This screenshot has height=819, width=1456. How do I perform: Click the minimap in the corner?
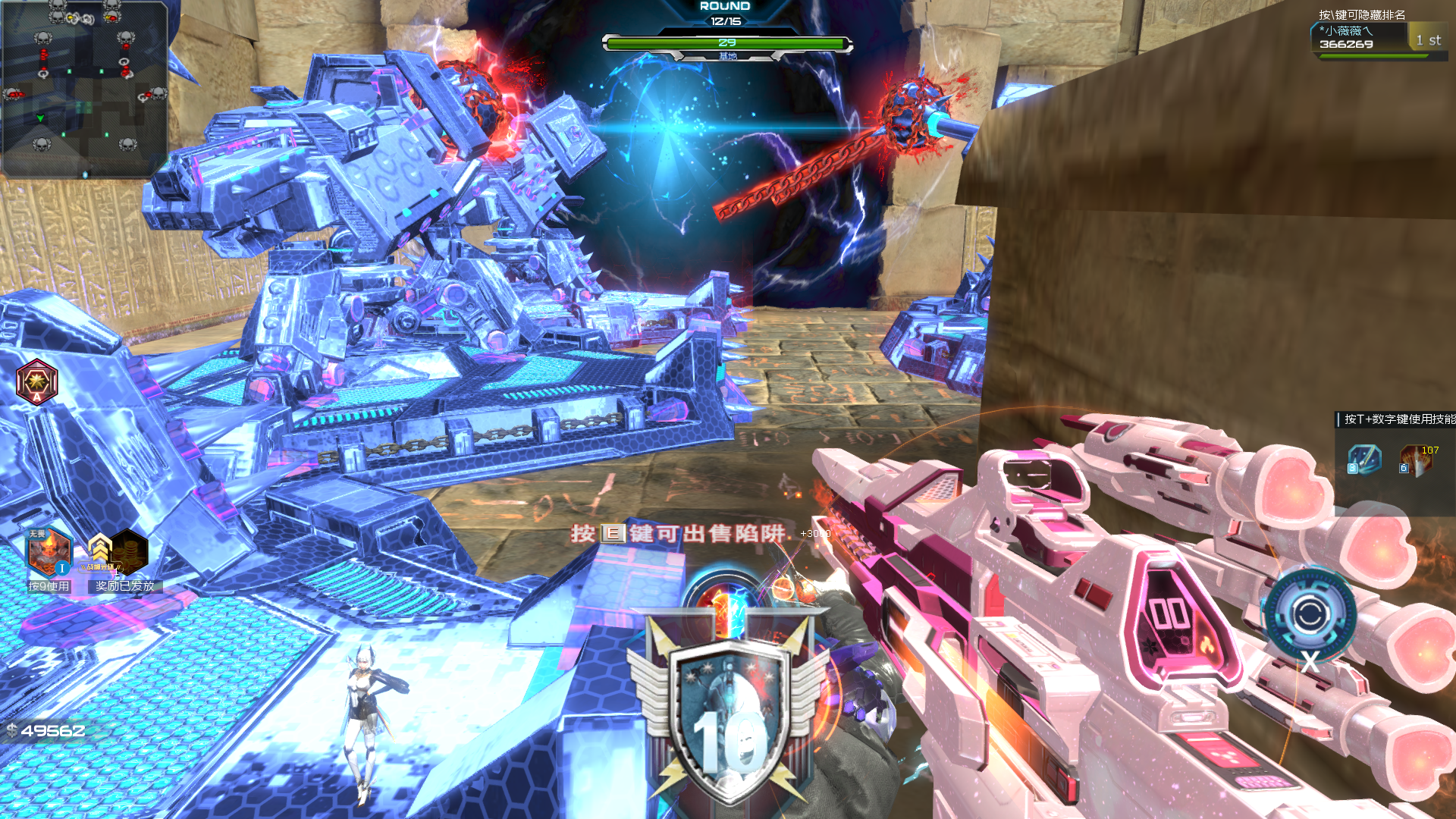[84, 89]
